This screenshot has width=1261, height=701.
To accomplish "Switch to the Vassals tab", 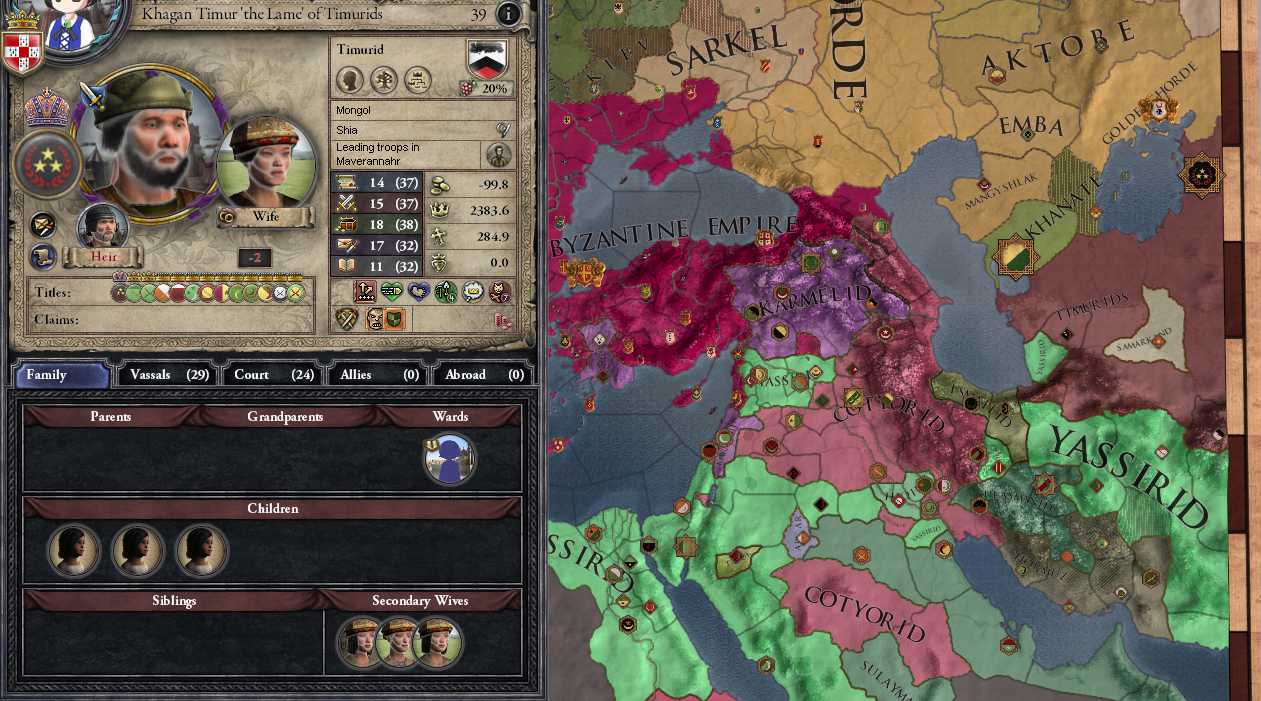I will pos(169,375).
